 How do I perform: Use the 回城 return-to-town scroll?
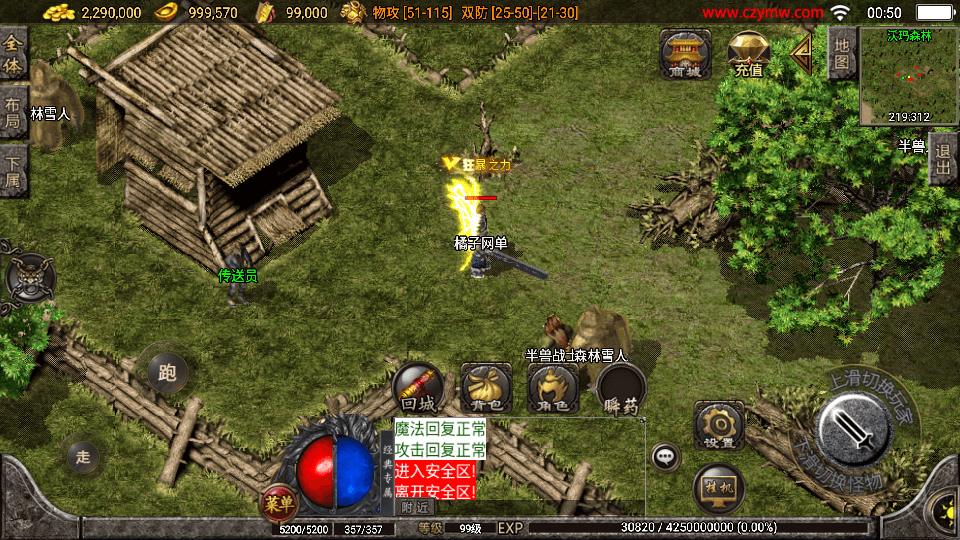click(x=418, y=388)
